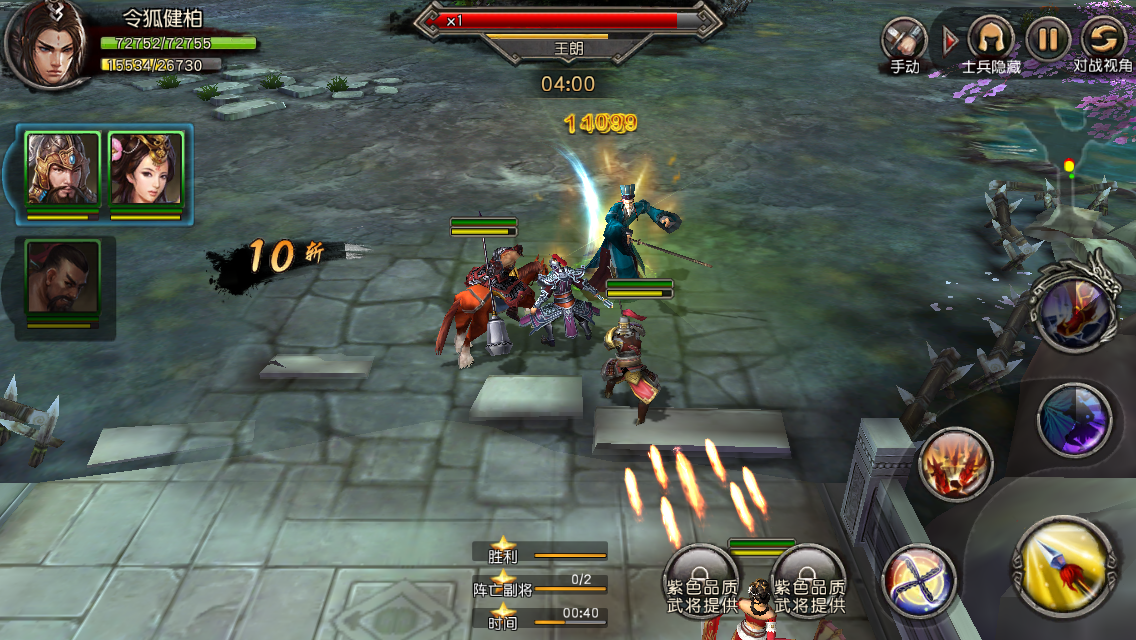This screenshot has height=640, width=1136.
Task: Trigger the fiery red blades skill
Action: [956, 464]
